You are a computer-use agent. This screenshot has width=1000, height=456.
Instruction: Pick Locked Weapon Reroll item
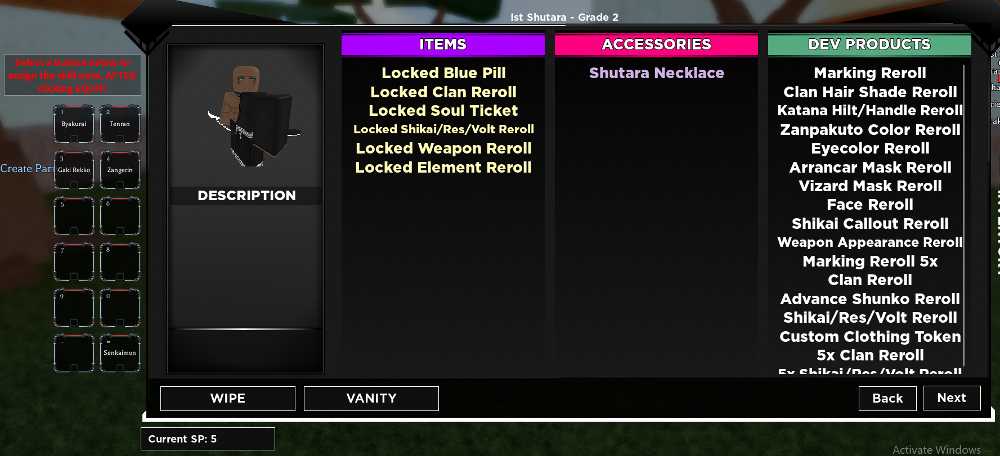click(443, 148)
